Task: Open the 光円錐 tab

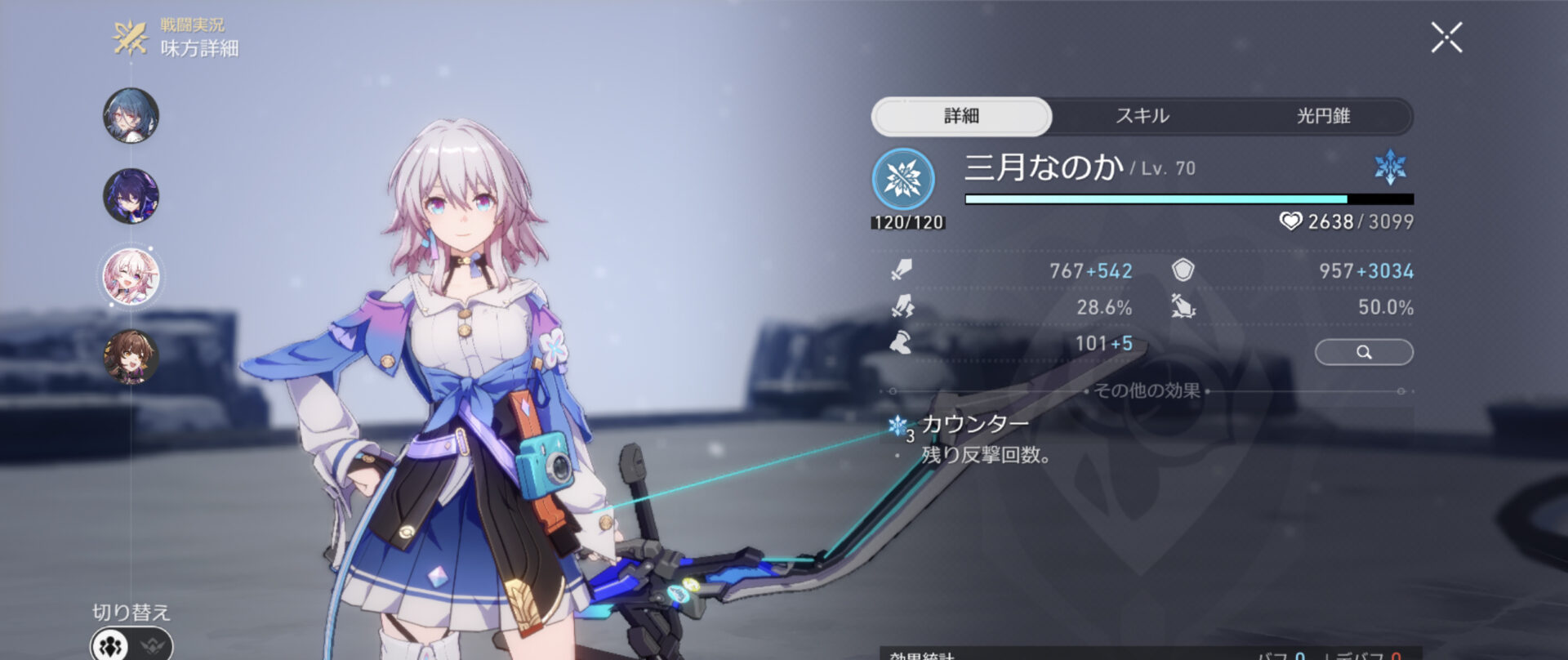Action: pyautogui.click(x=1323, y=116)
